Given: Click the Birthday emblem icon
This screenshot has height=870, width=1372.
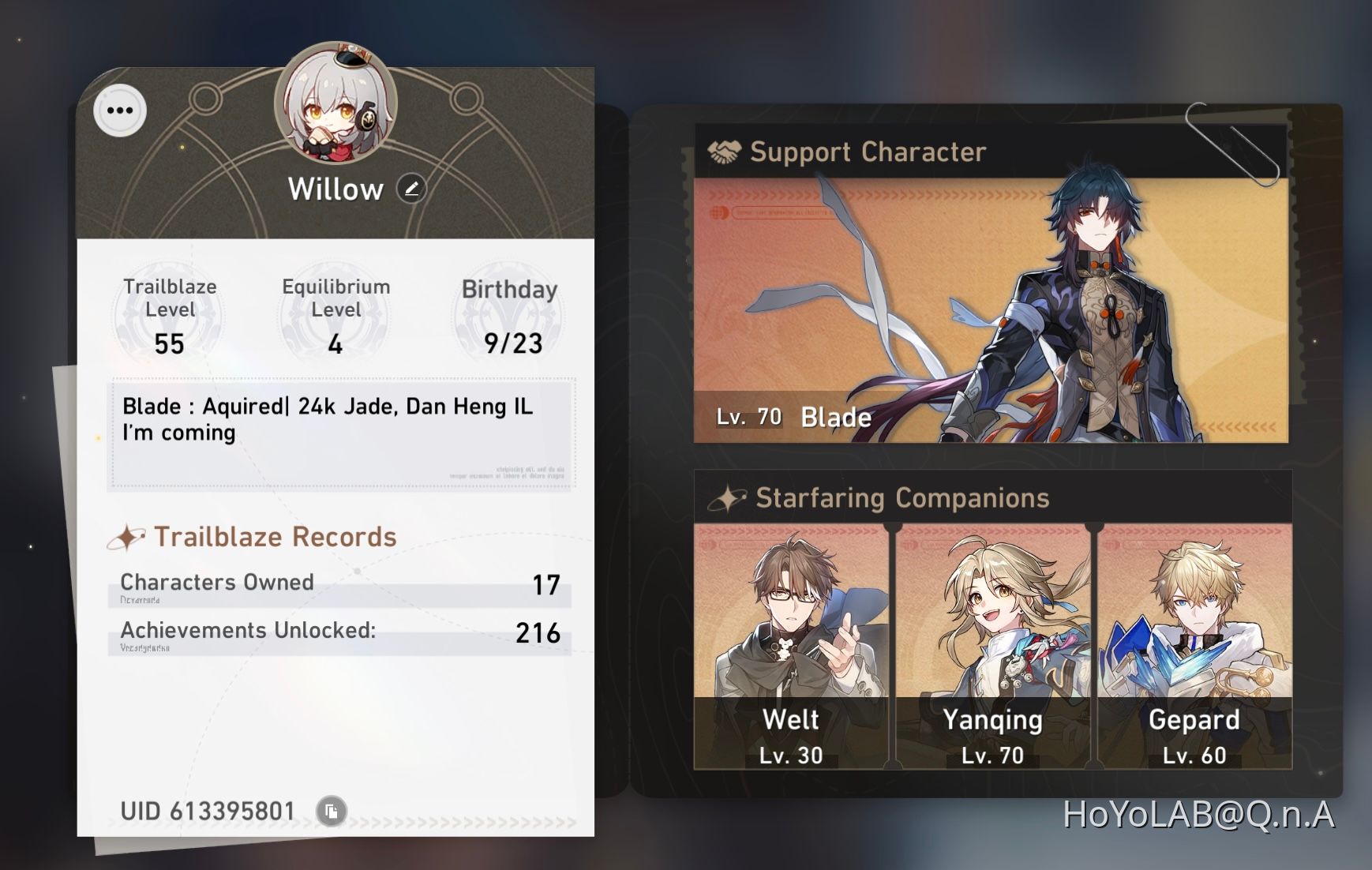Looking at the screenshot, I should (x=508, y=314).
